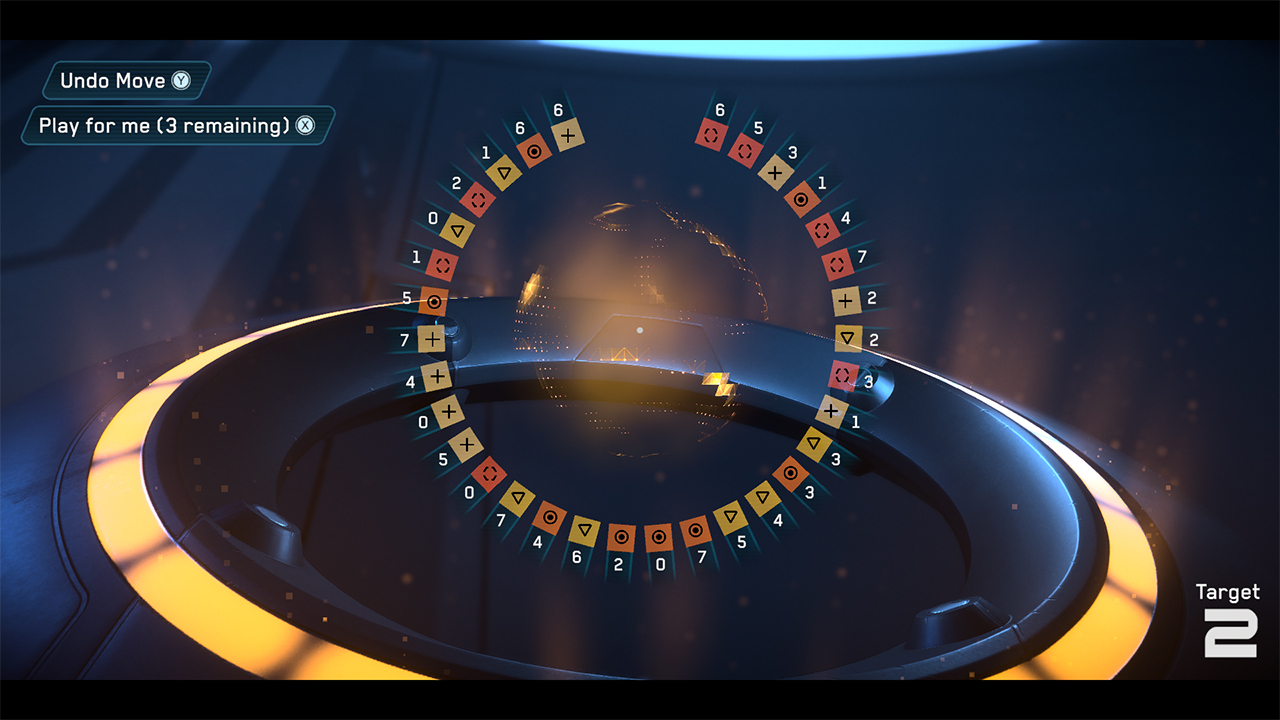Click the bullseye tile numbered 1 on the right arc
The width and height of the screenshot is (1280, 720).
[x=803, y=198]
